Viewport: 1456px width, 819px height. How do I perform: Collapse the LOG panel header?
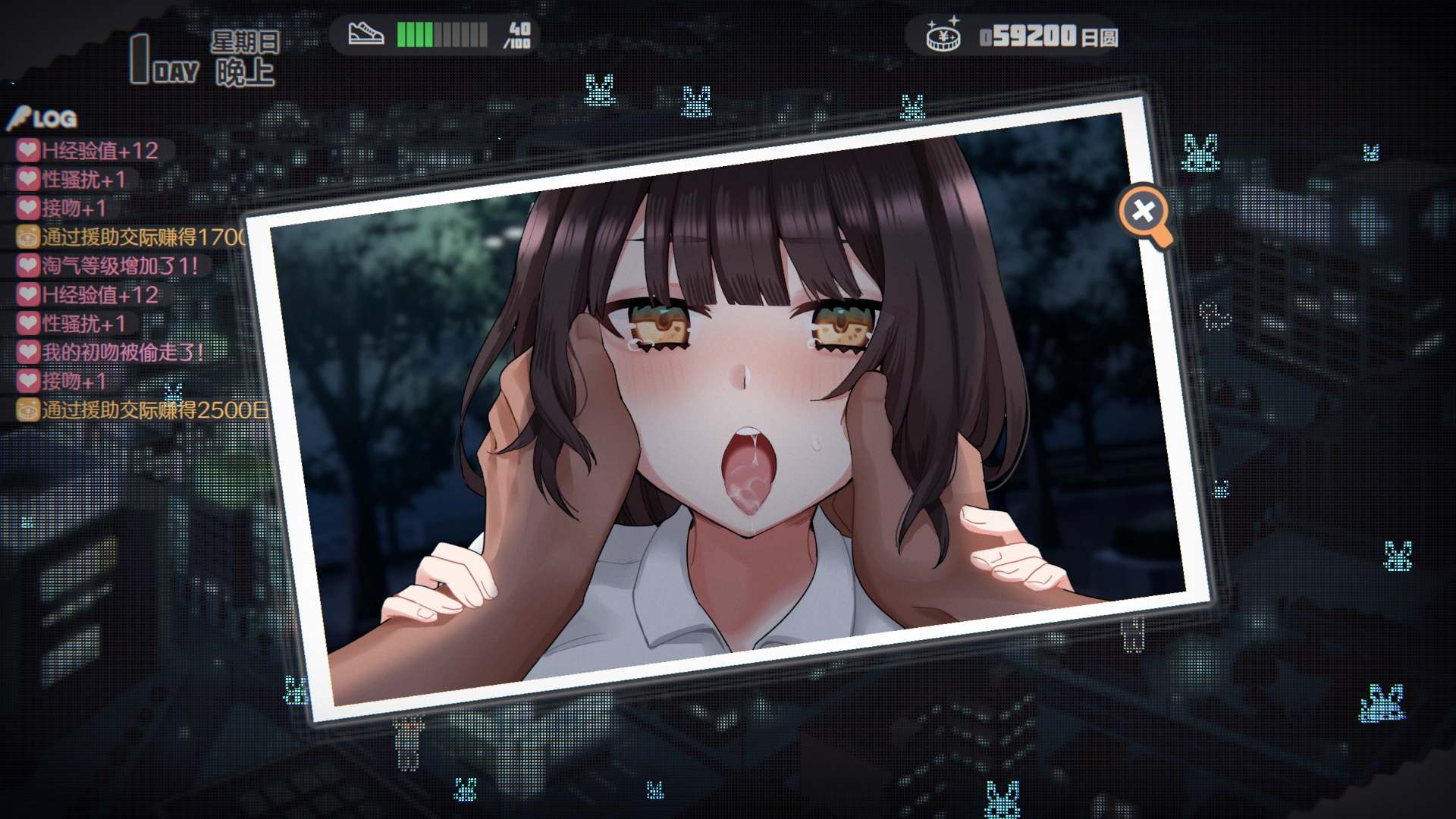coord(45,119)
